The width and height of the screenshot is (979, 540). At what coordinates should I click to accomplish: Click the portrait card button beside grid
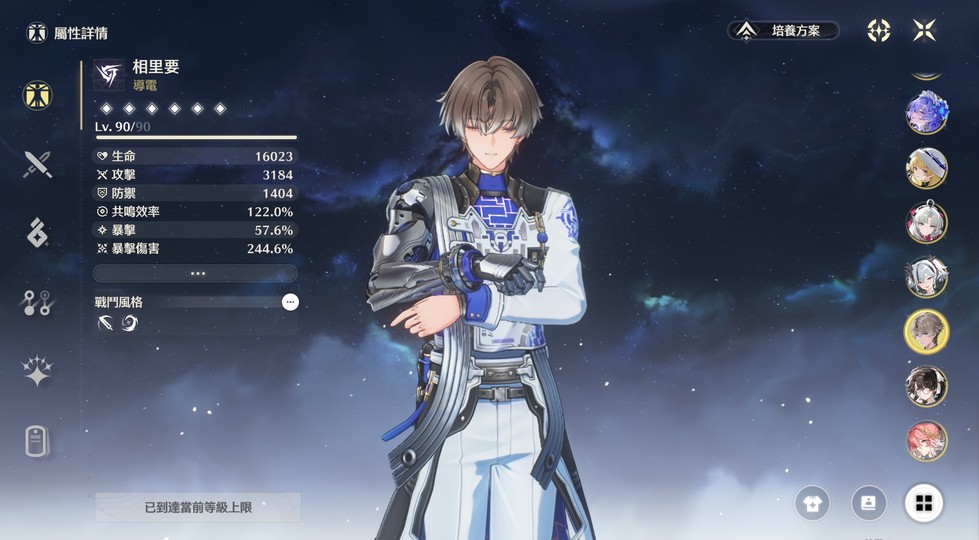868,503
